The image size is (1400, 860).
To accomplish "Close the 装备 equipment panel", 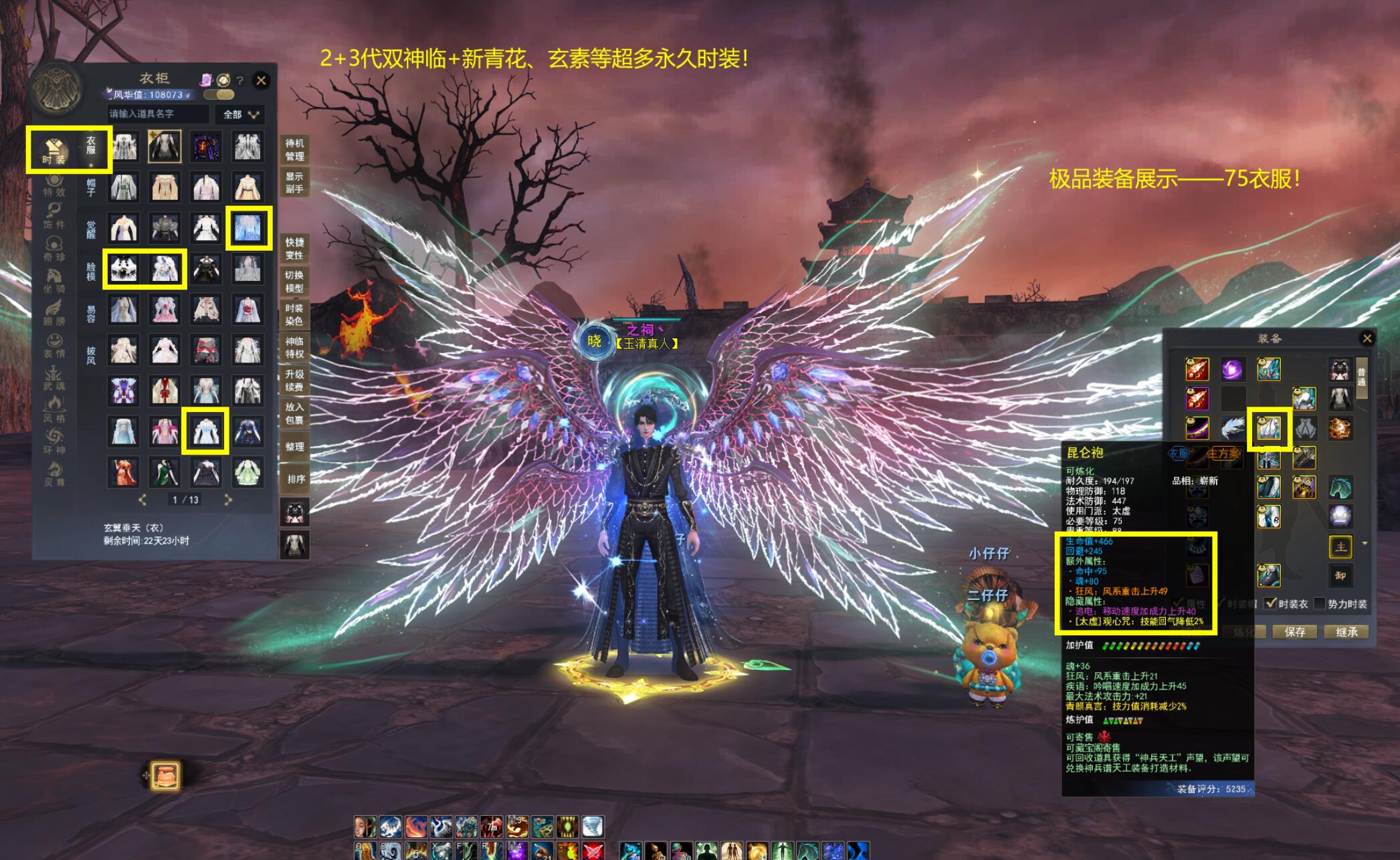I will (1367, 338).
